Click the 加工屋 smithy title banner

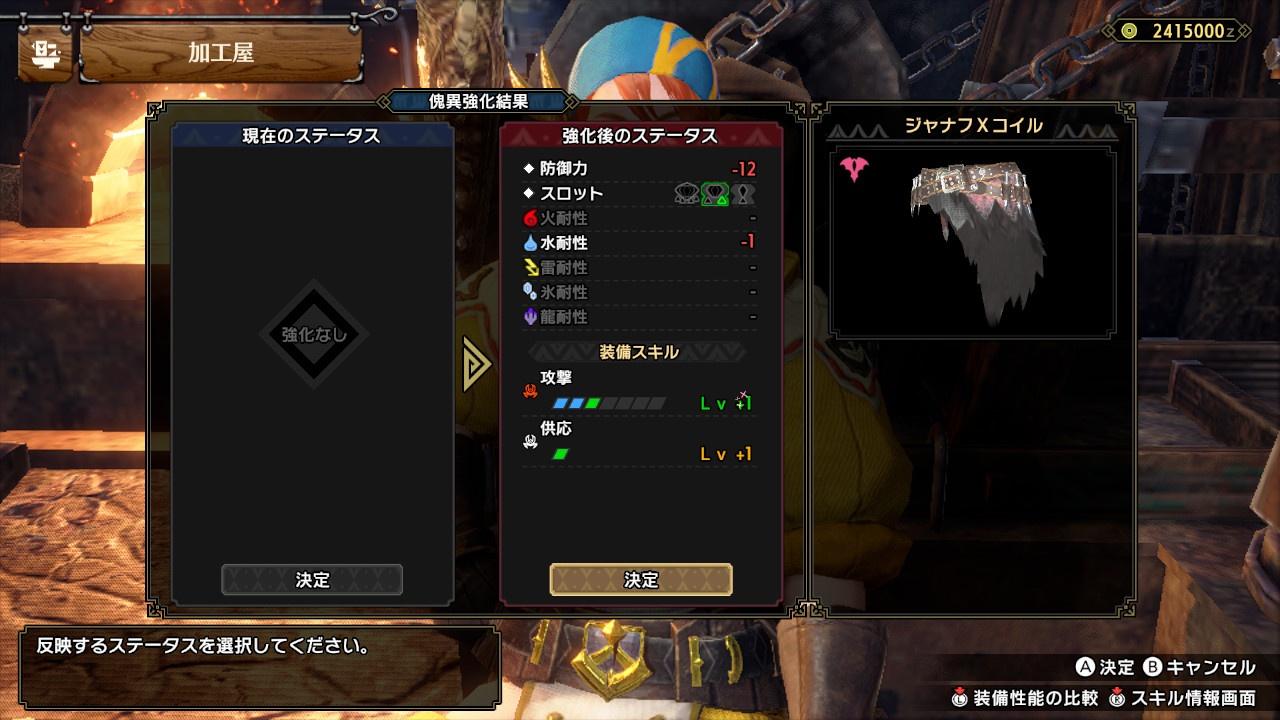tap(220, 54)
